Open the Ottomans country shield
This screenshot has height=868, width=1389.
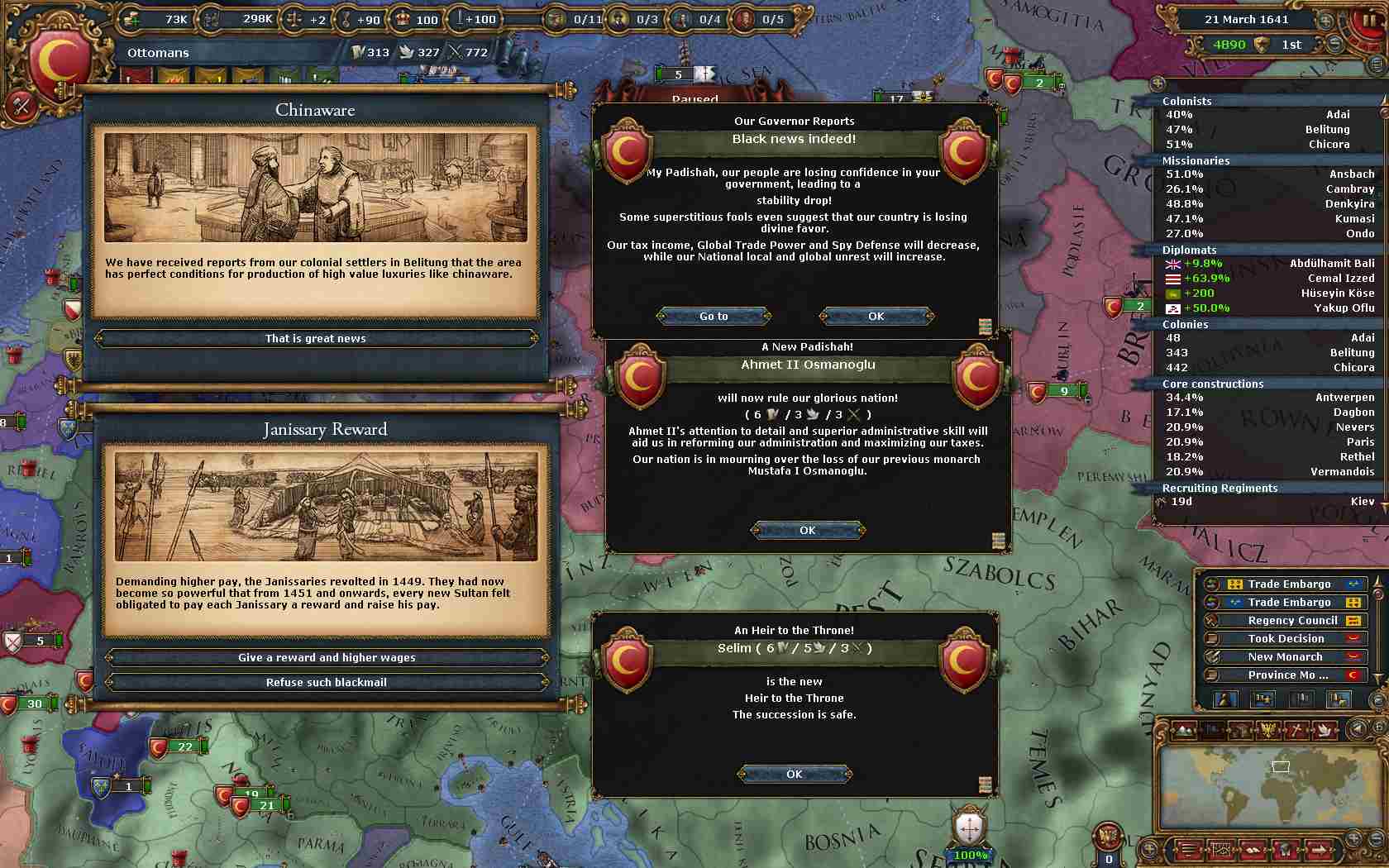pos(60,62)
